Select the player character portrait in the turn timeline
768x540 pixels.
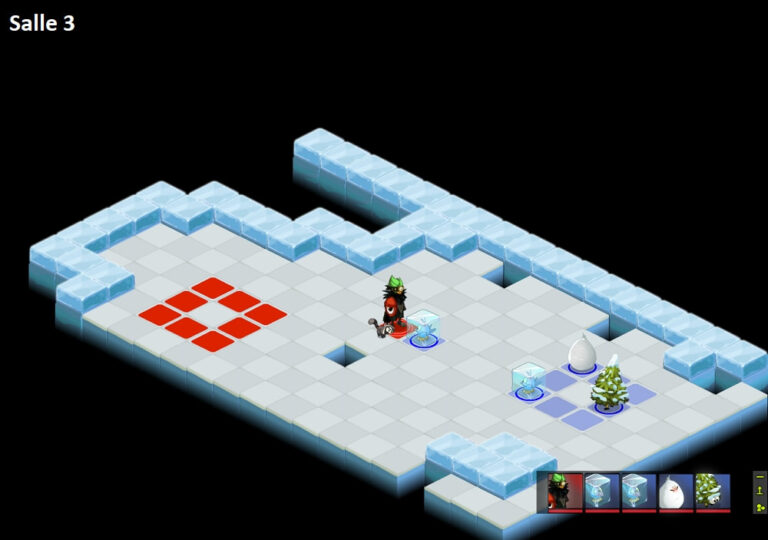pos(566,491)
